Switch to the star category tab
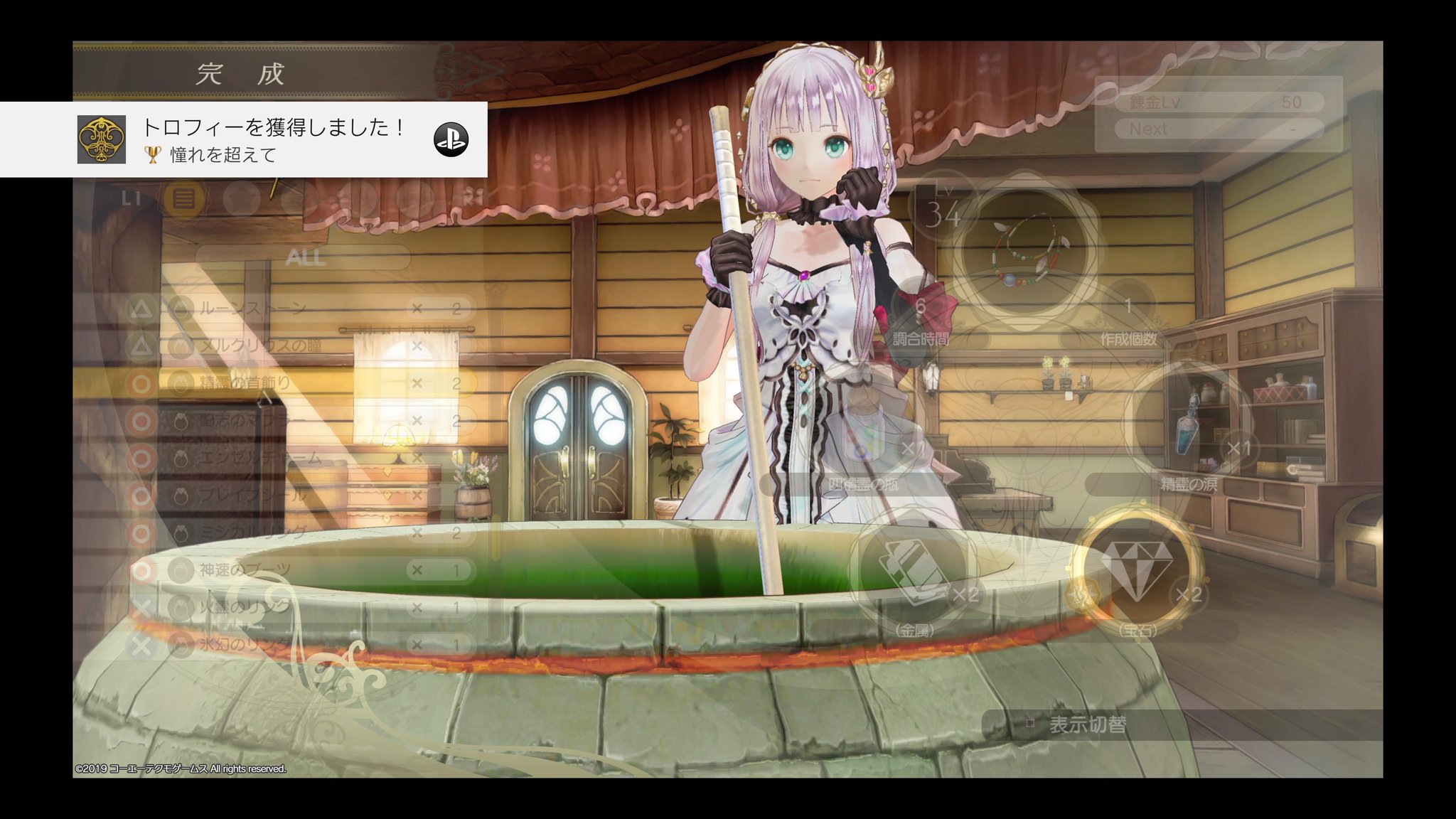The width and height of the screenshot is (1456, 819). click(242, 198)
